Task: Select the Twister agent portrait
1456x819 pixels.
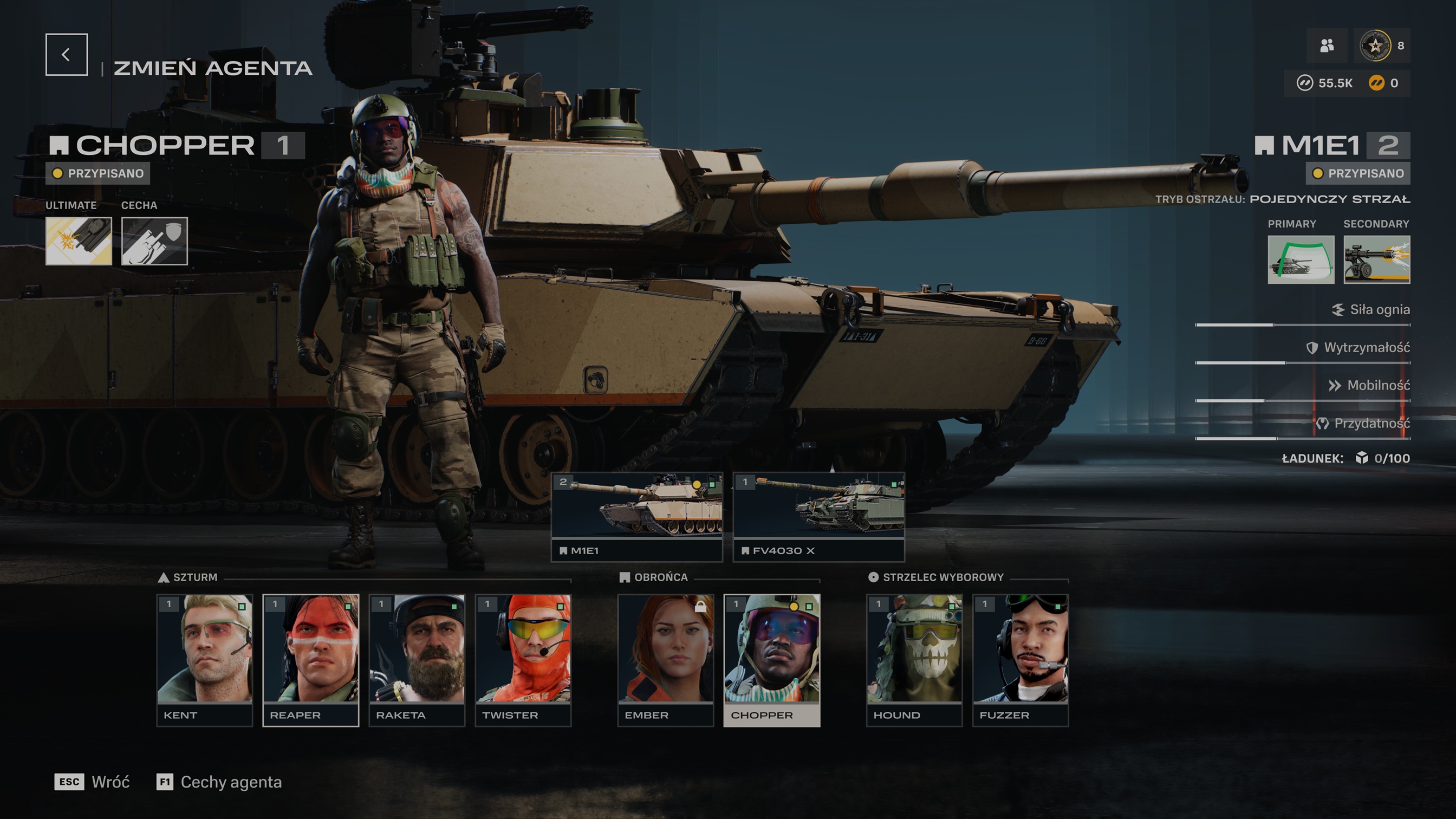Action: [x=523, y=659]
